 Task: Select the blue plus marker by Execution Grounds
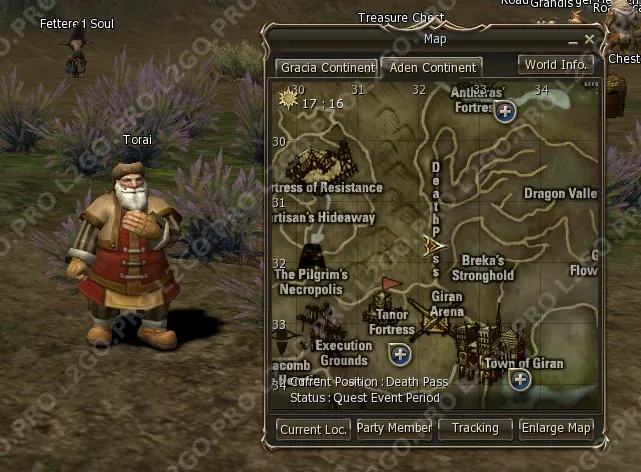401,354
